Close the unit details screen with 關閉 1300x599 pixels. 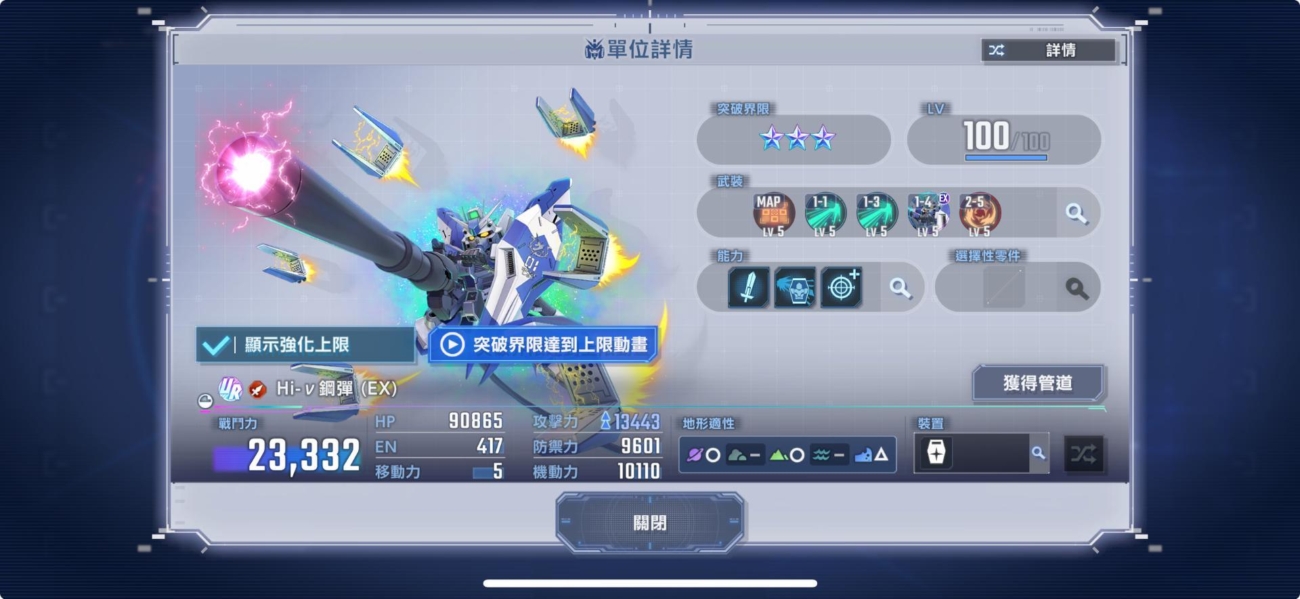[x=650, y=523]
